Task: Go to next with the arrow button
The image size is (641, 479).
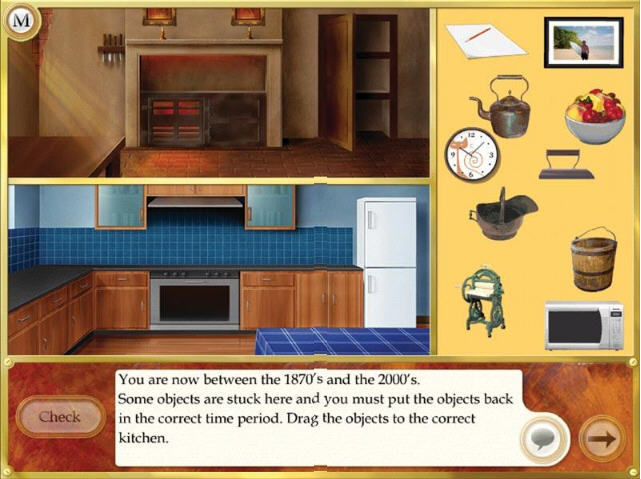Action: 602,437
